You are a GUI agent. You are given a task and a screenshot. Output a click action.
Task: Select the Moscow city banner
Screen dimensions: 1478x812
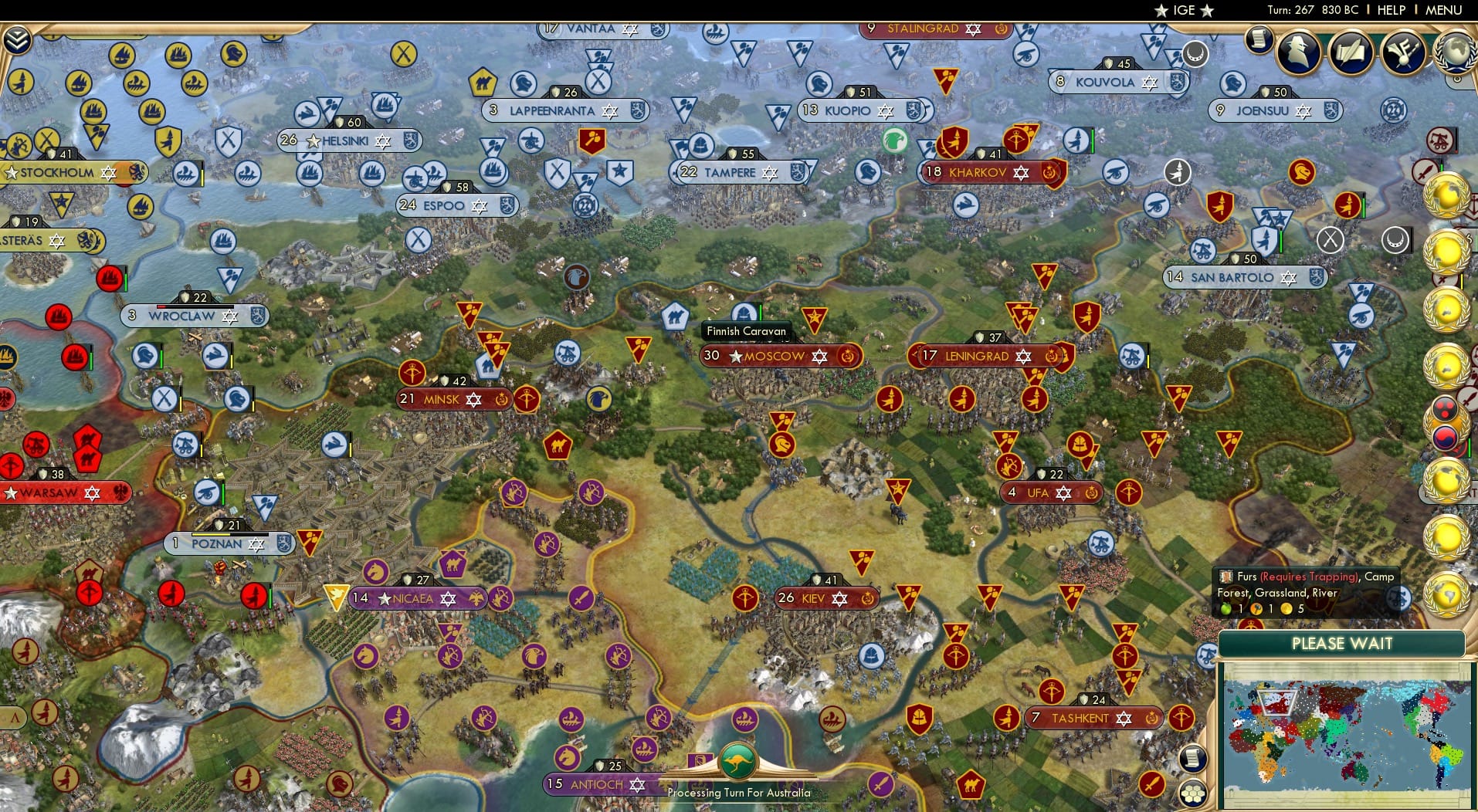point(772,357)
